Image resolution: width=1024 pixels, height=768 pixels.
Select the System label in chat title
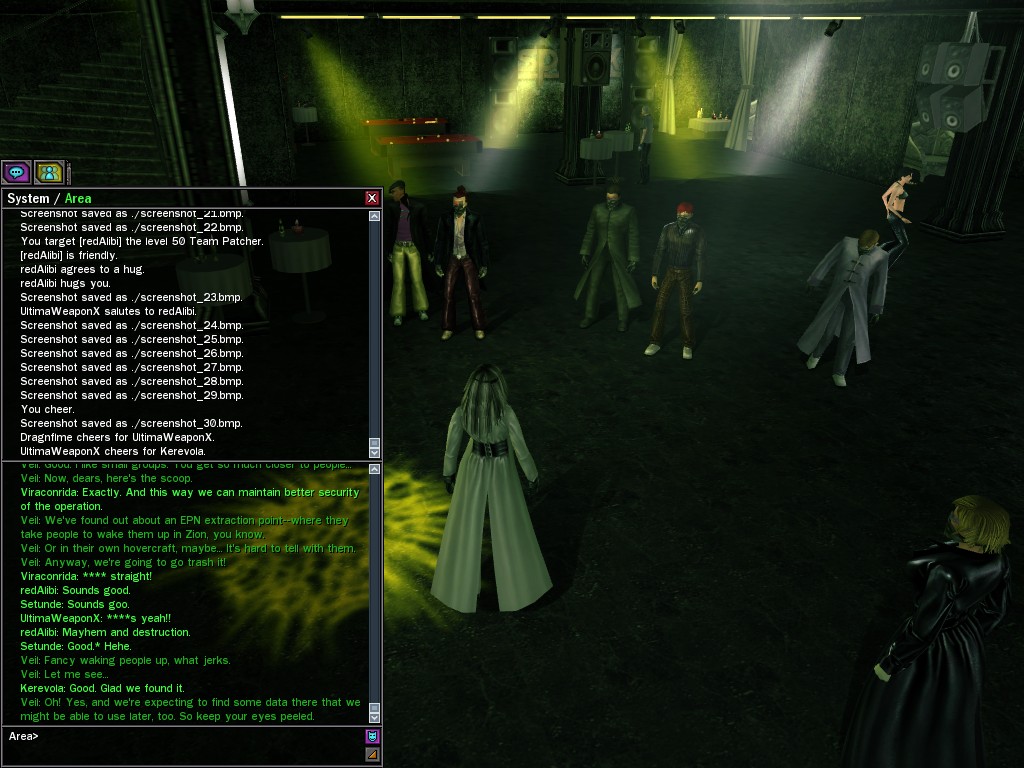28,198
